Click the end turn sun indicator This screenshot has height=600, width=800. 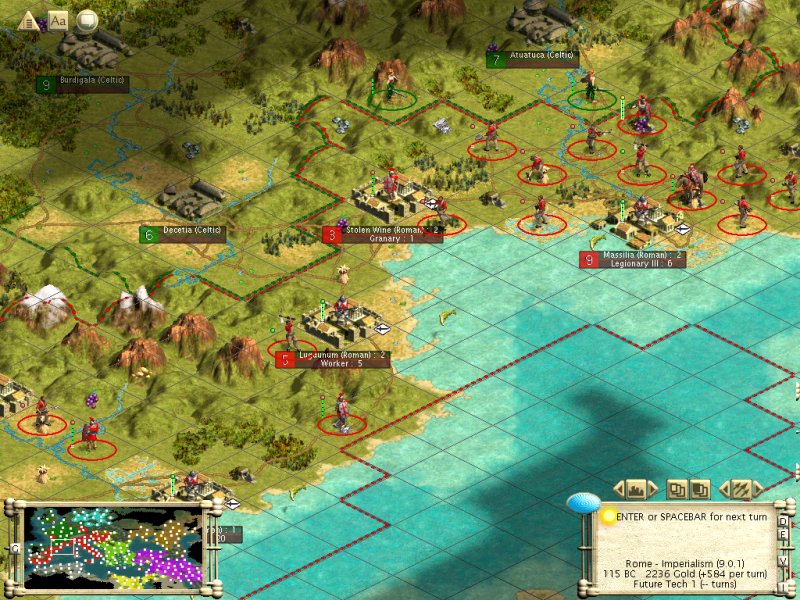[x=607, y=516]
